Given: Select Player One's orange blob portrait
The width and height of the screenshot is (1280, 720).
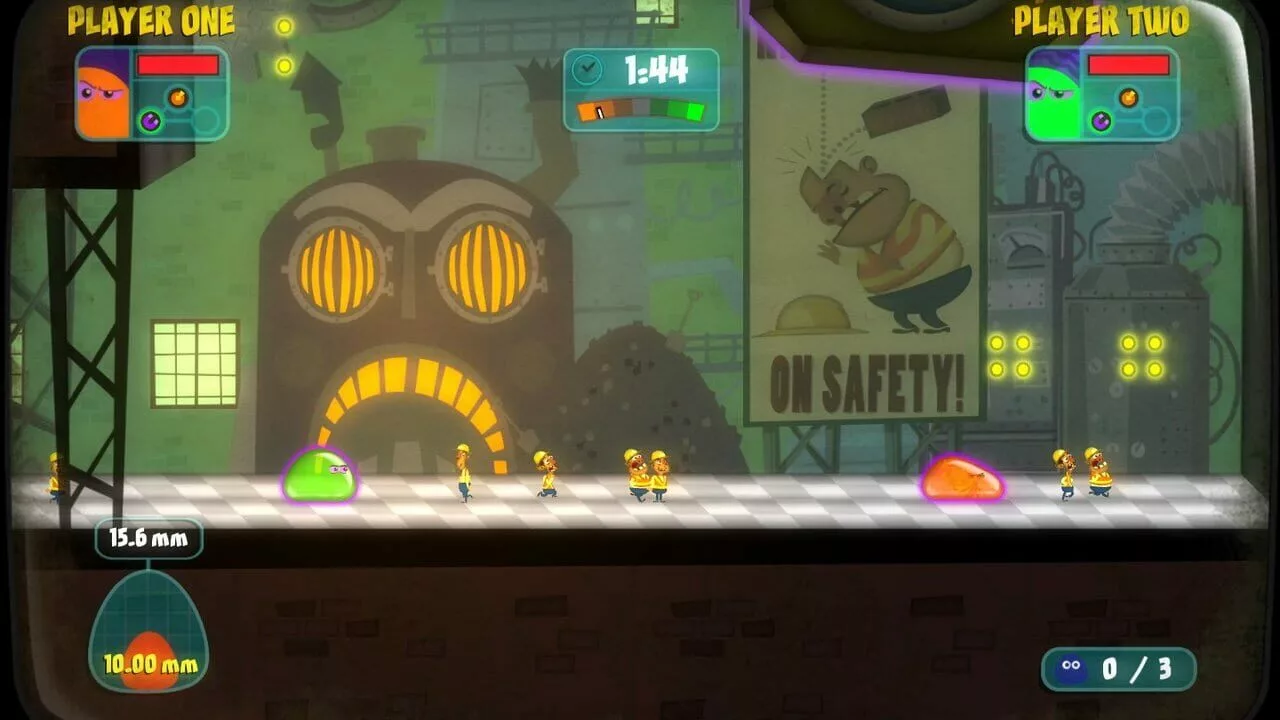Looking at the screenshot, I should pos(103,94).
